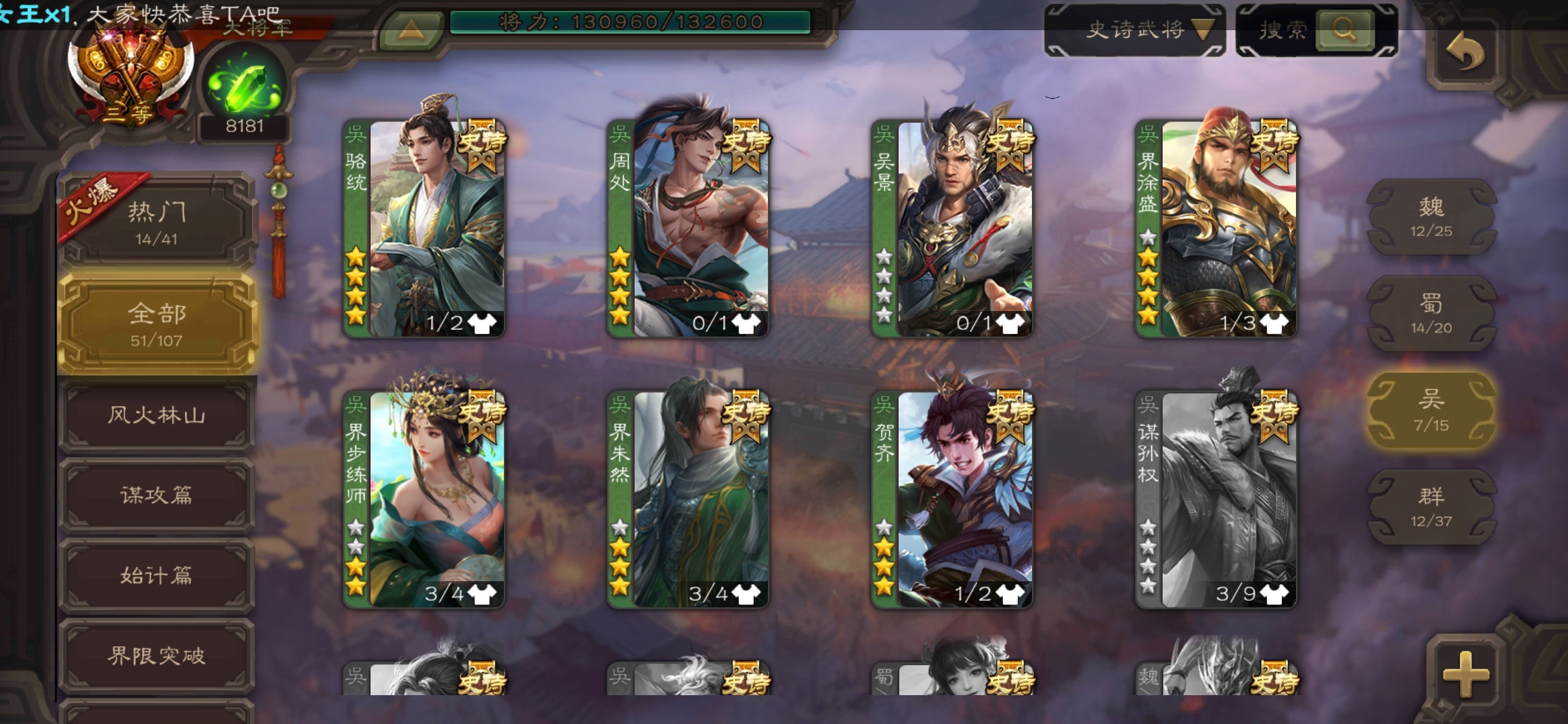Select the 吴 faction tab

tap(1431, 410)
